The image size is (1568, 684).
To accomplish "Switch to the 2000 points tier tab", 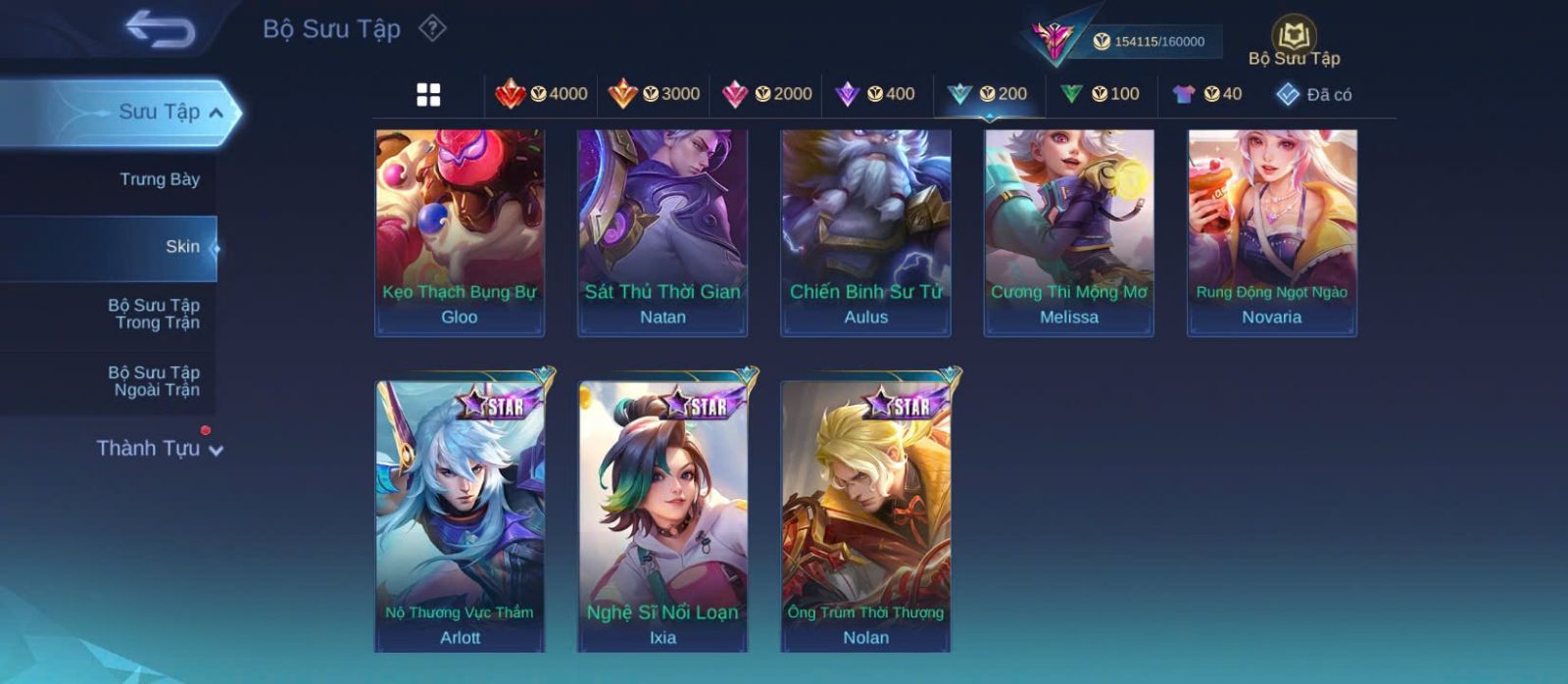I will click(x=766, y=94).
